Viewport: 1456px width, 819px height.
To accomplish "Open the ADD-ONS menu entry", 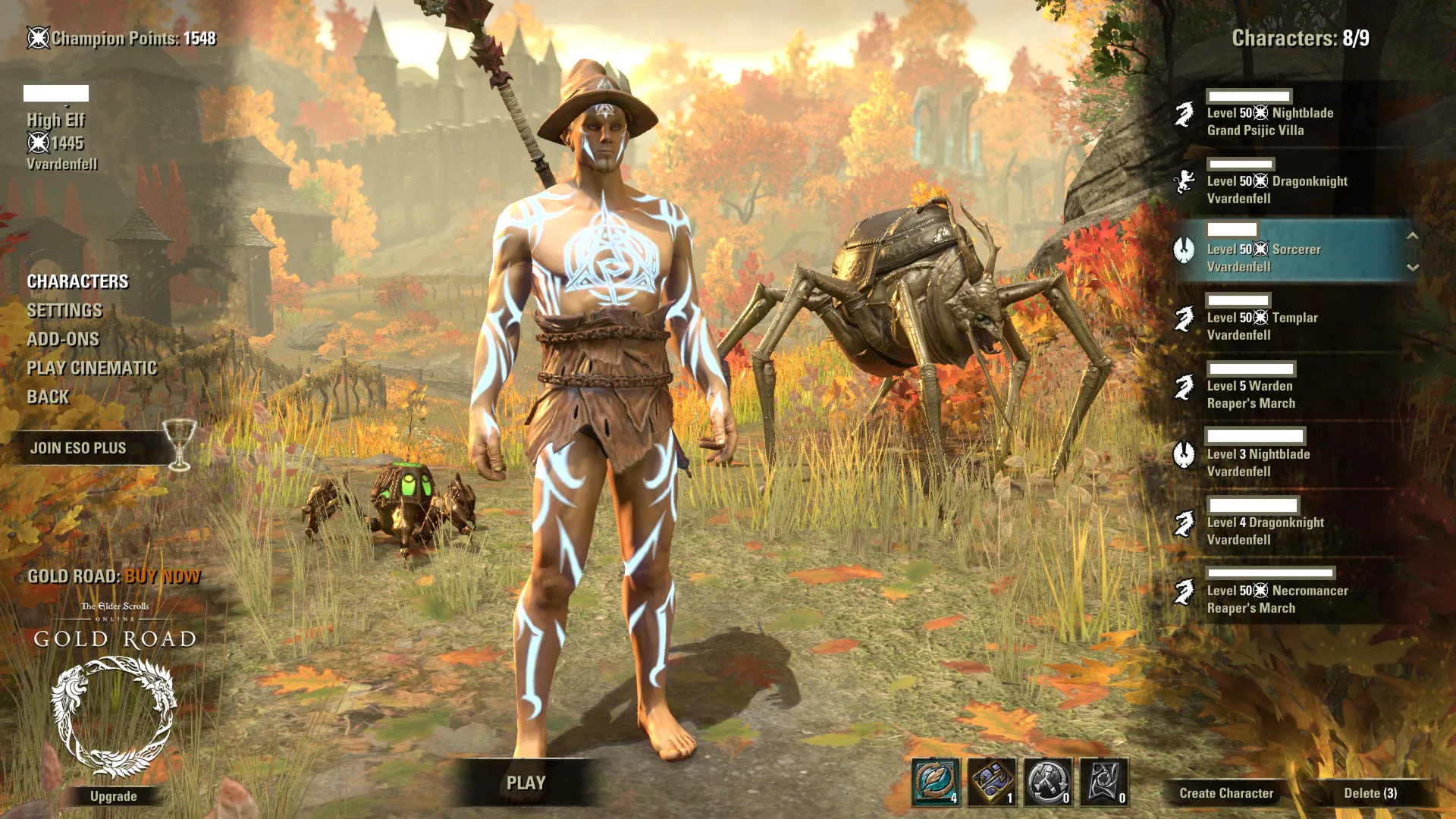I will click(63, 339).
